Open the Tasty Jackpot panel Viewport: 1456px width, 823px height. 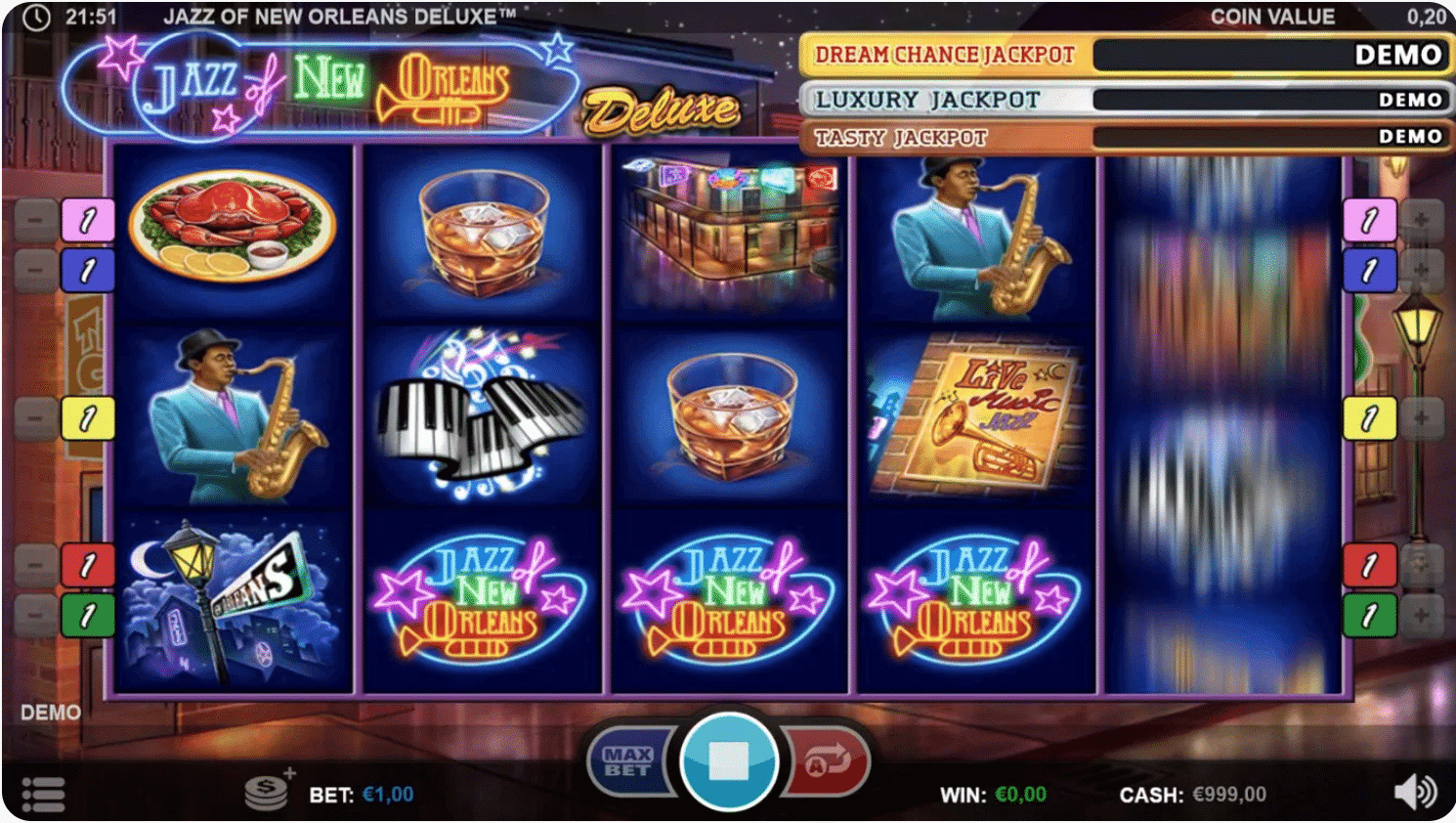[x=899, y=136]
